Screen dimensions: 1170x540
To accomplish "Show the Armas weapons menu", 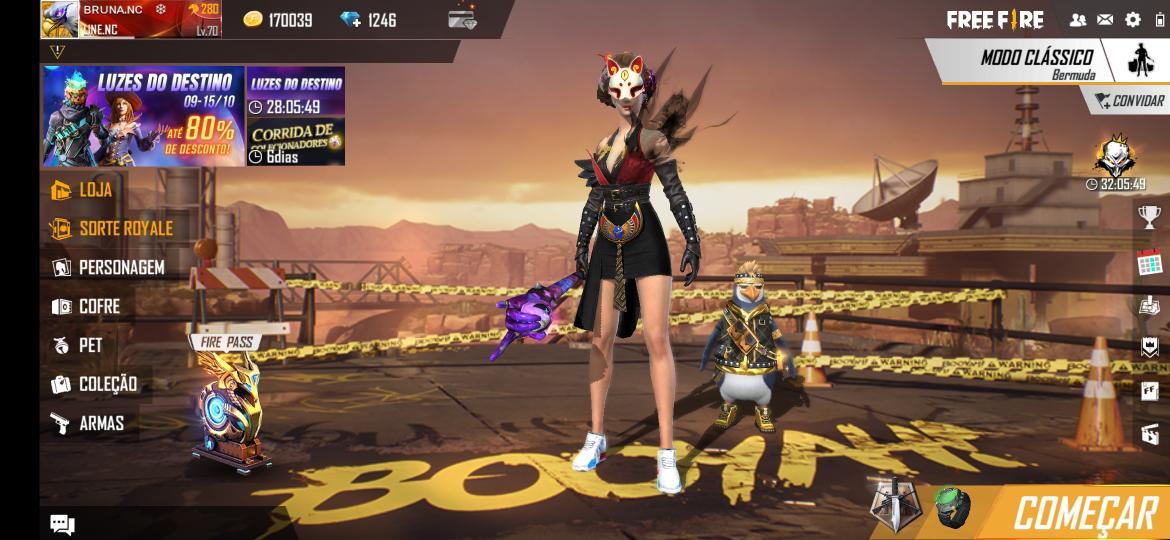I will [x=100, y=423].
